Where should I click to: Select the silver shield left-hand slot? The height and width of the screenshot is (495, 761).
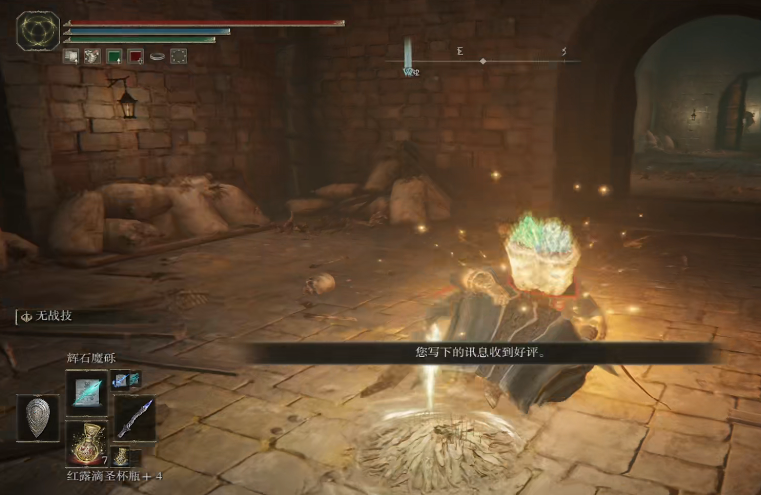37,417
